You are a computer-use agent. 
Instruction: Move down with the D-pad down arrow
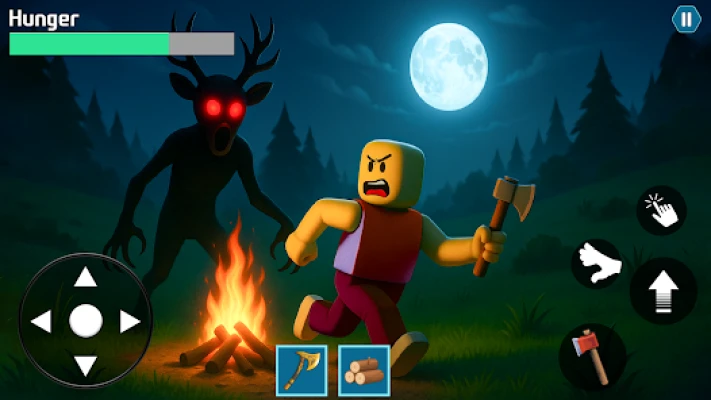coord(86,364)
